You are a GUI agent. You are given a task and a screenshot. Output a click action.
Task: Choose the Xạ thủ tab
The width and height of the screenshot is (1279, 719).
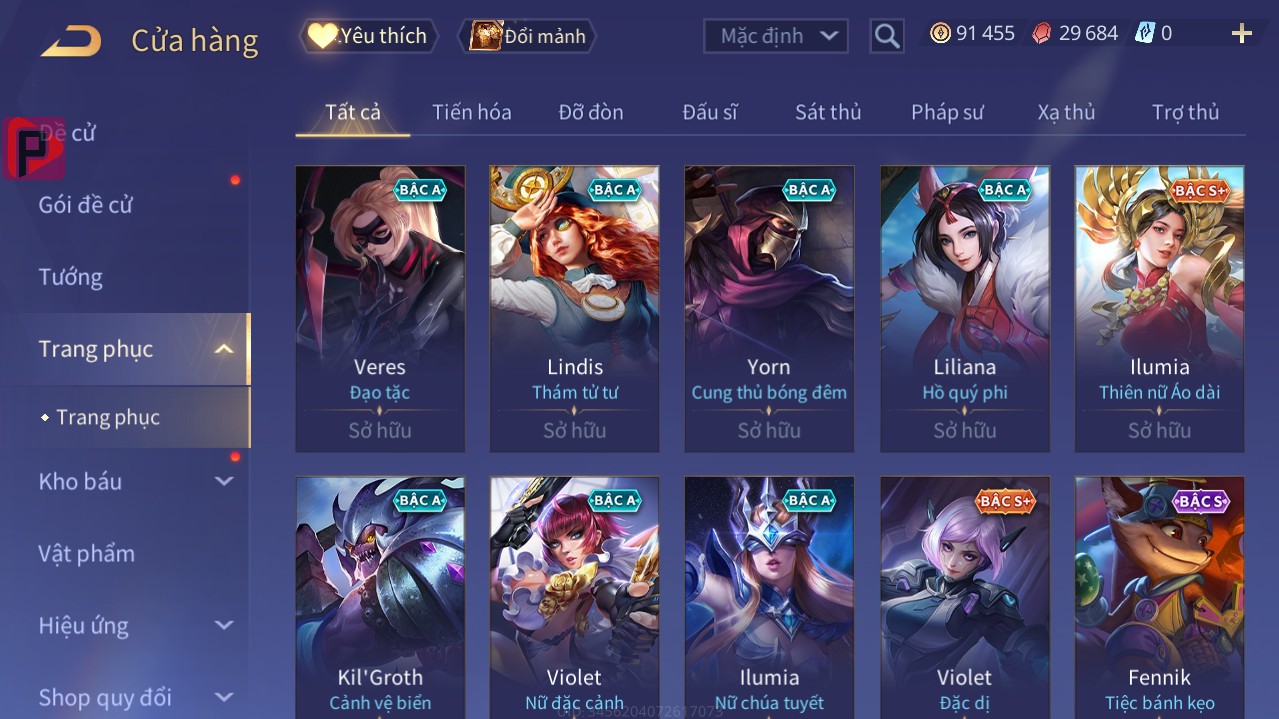coord(1066,112)
